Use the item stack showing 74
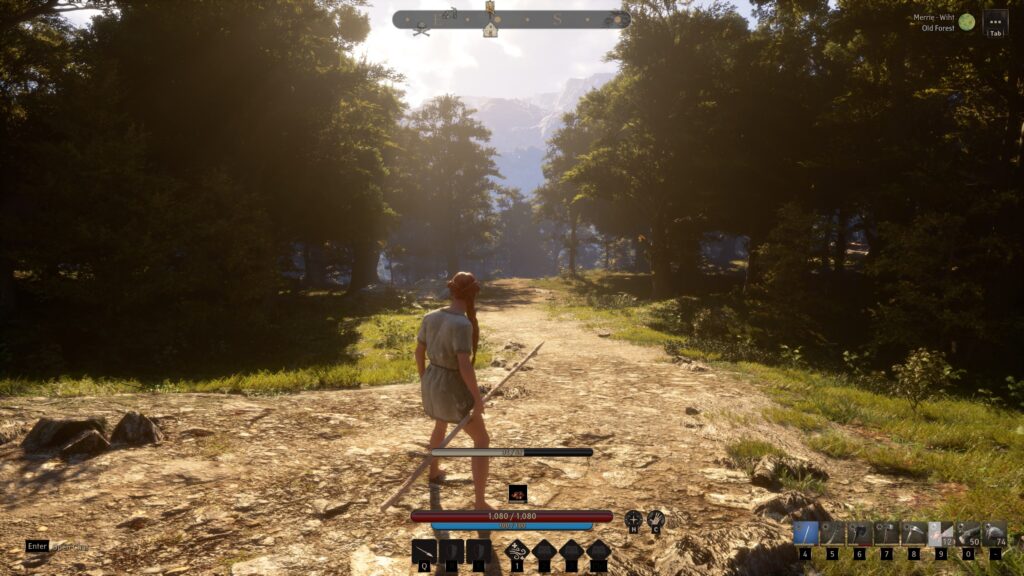Image resolution: width=1024 pixels, height=576 pixels. click(x=994, y=534)
